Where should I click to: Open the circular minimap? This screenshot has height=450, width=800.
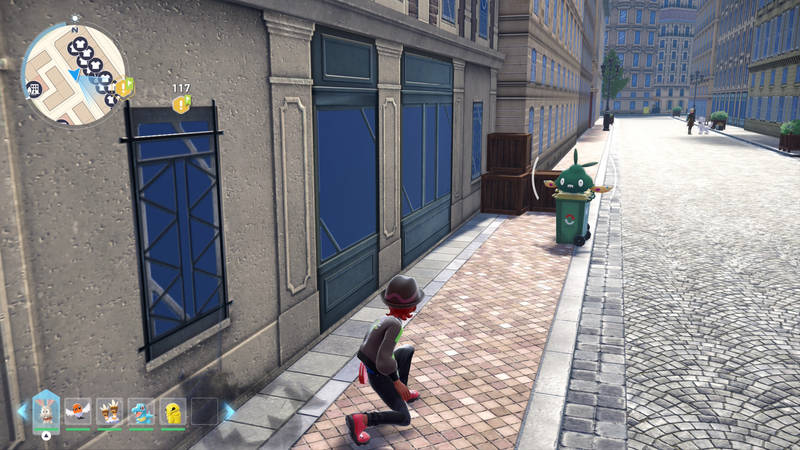coord(74,73)
